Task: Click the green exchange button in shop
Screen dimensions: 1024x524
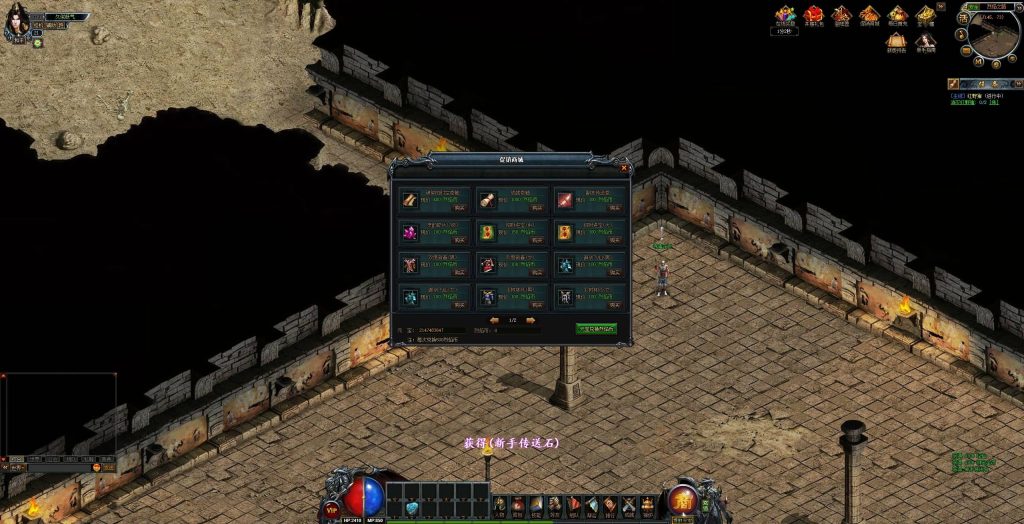Action: [x=596, y=328]
